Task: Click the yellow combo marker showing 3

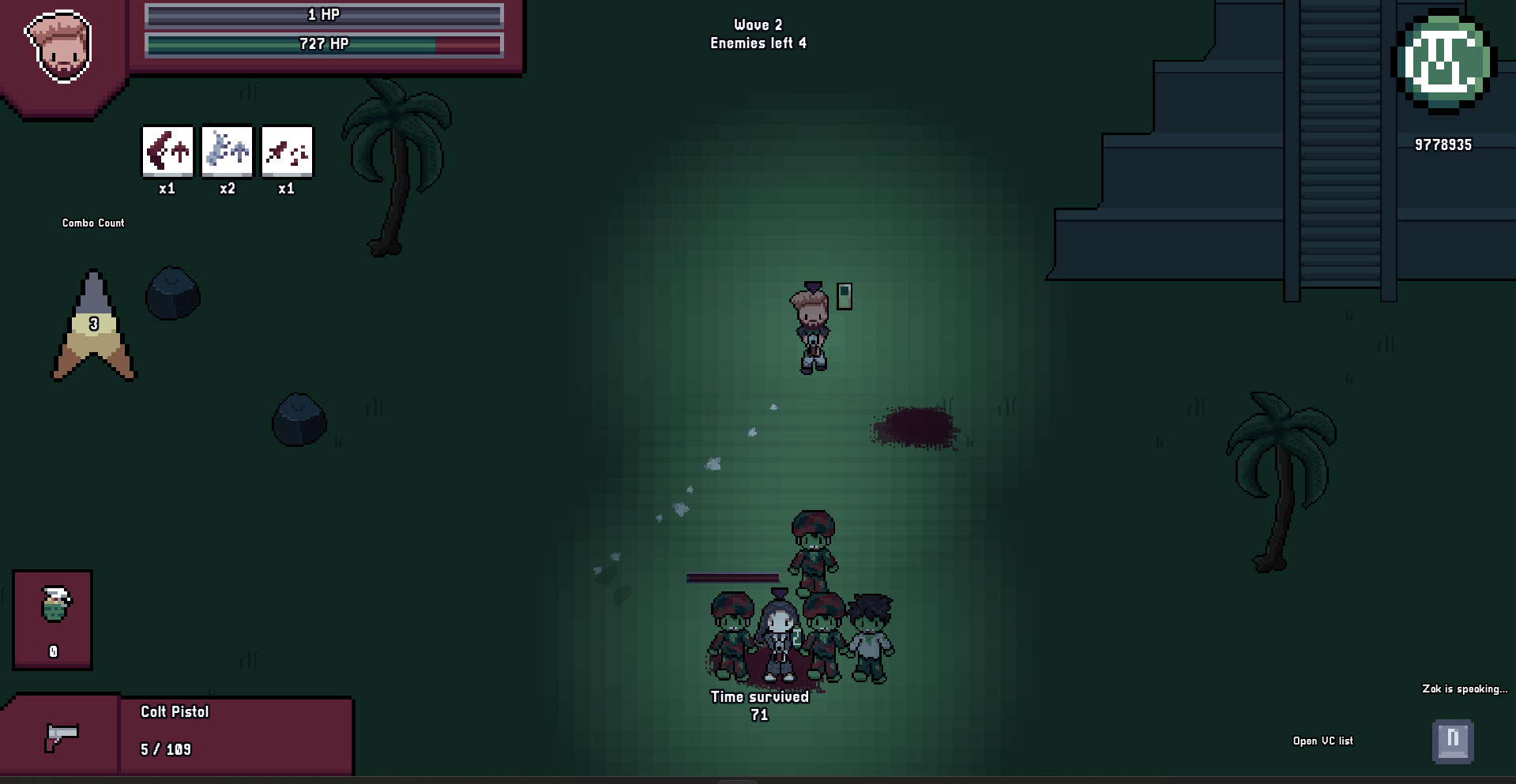Action: point(93,324)
